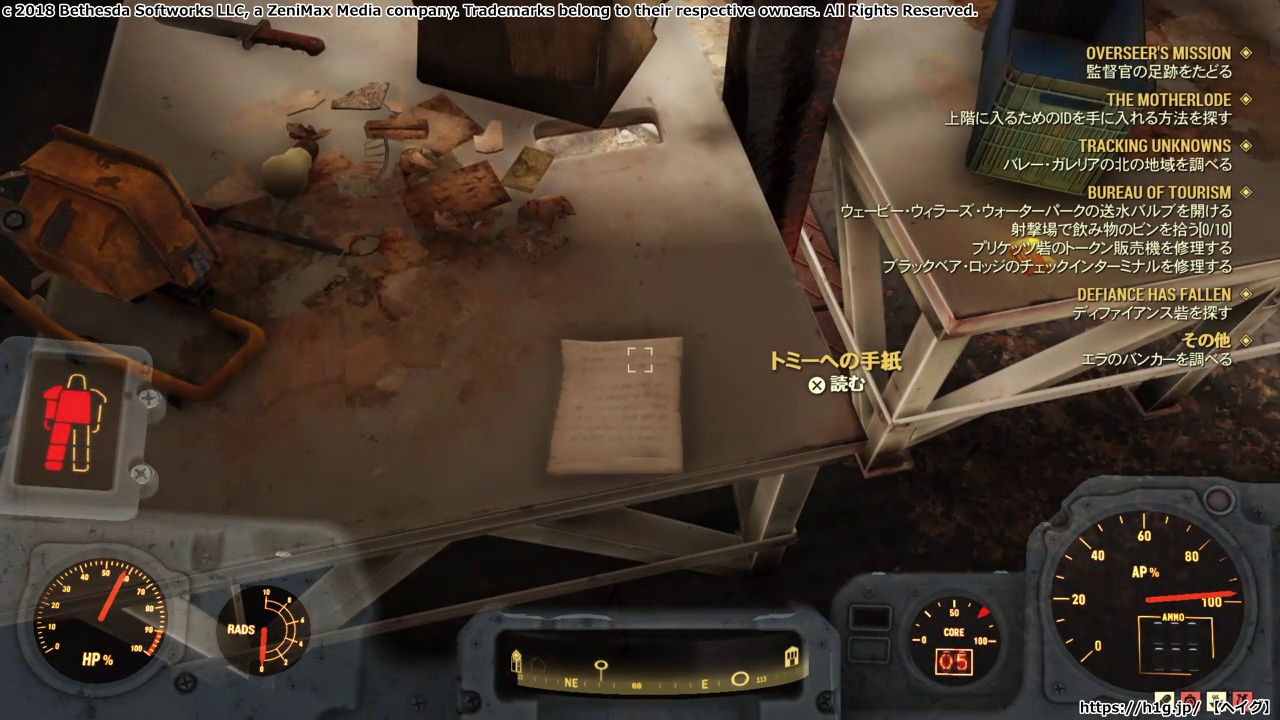Select the Overseer's Mission quest tracker entry

[1158, 53]
